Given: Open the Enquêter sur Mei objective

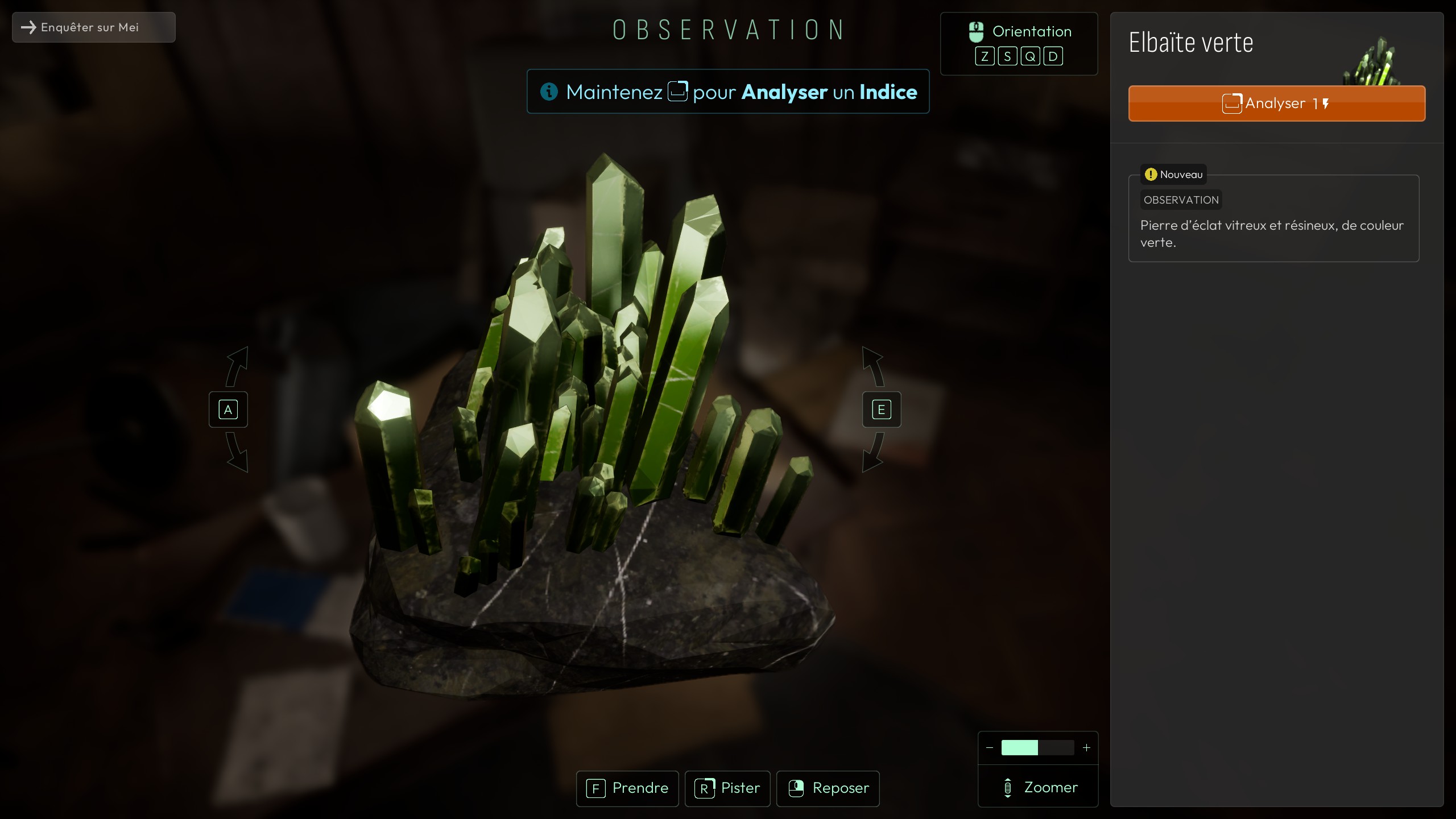Looking at the screenshot, I should coord(94,27).
